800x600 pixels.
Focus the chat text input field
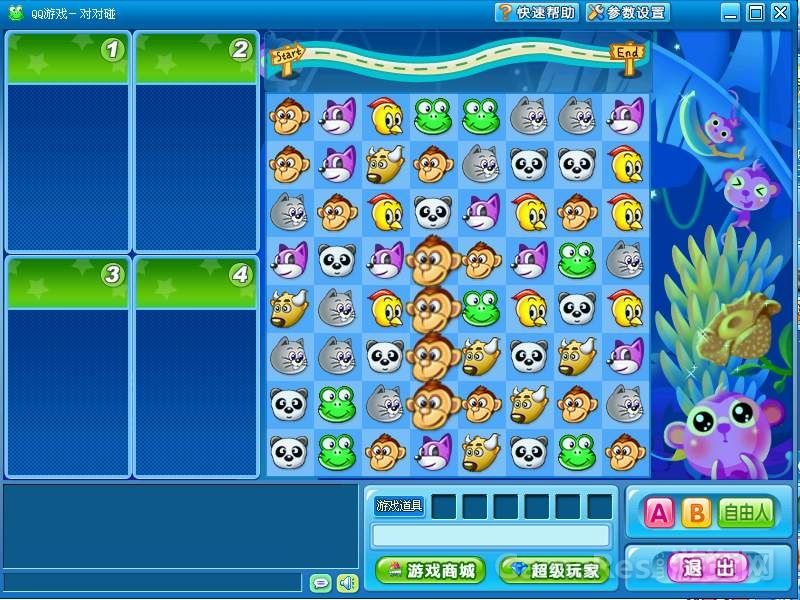pos(150,582)
